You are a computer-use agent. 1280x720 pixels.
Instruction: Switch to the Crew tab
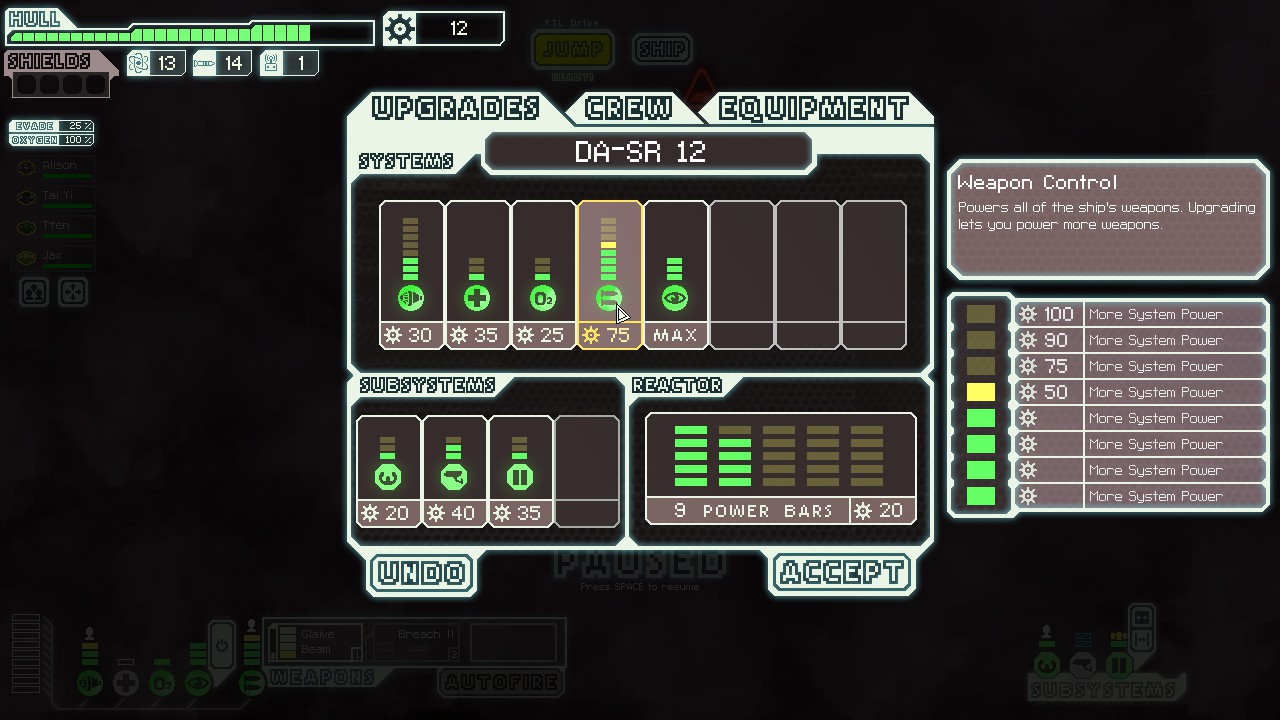(629, 108)
